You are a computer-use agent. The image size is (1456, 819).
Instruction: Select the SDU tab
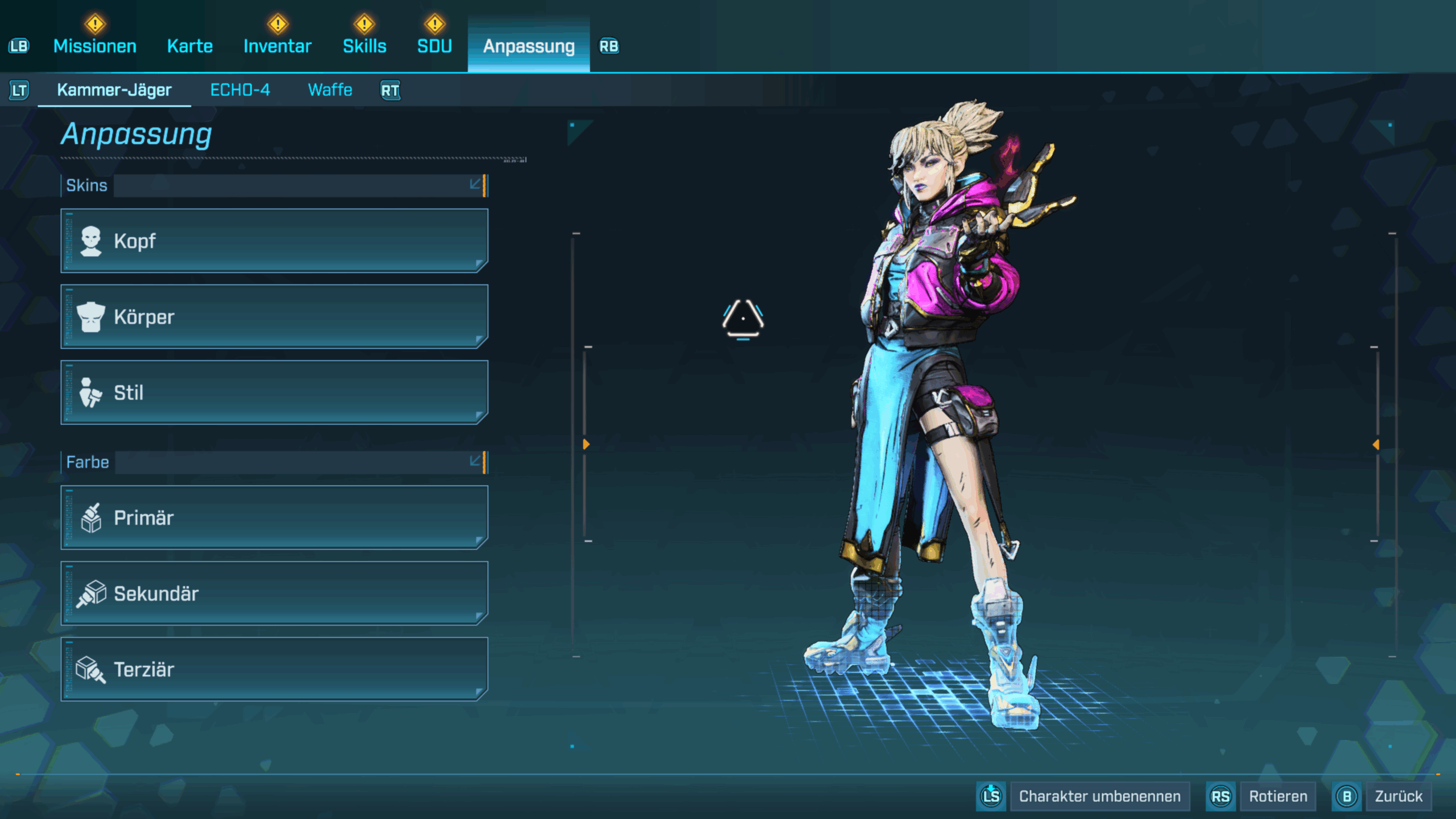pyautogui.click(x=435, y=46)
